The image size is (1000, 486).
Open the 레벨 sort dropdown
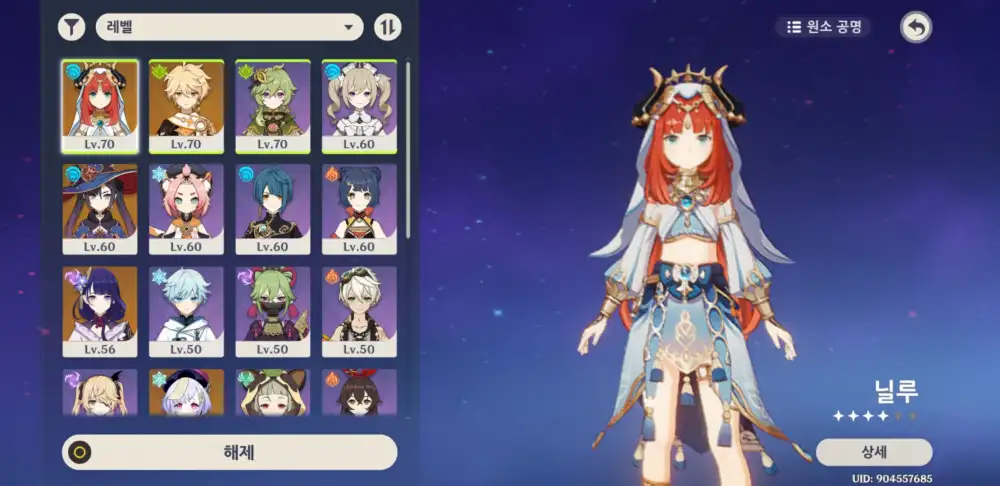pyautogui.click(x=229, y=27)
